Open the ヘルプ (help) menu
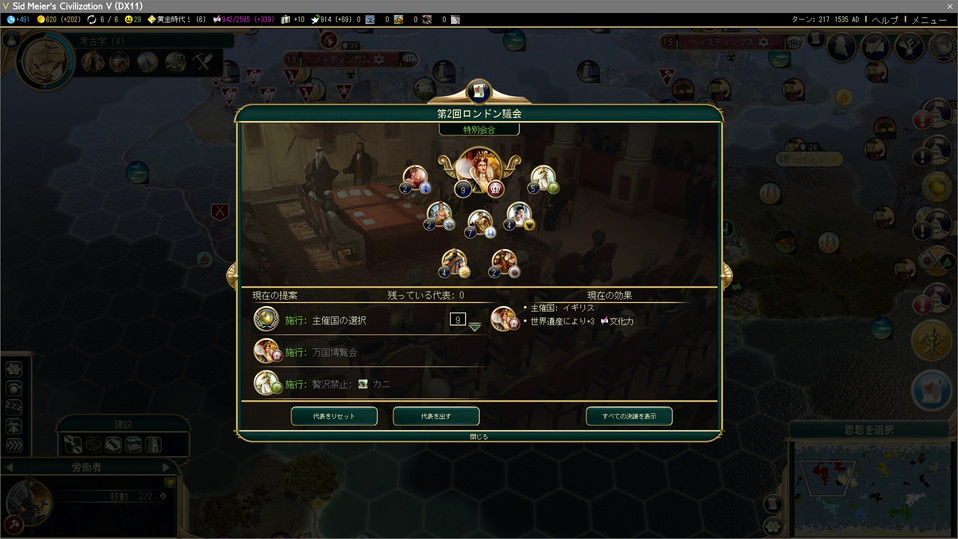 [884, 19]
